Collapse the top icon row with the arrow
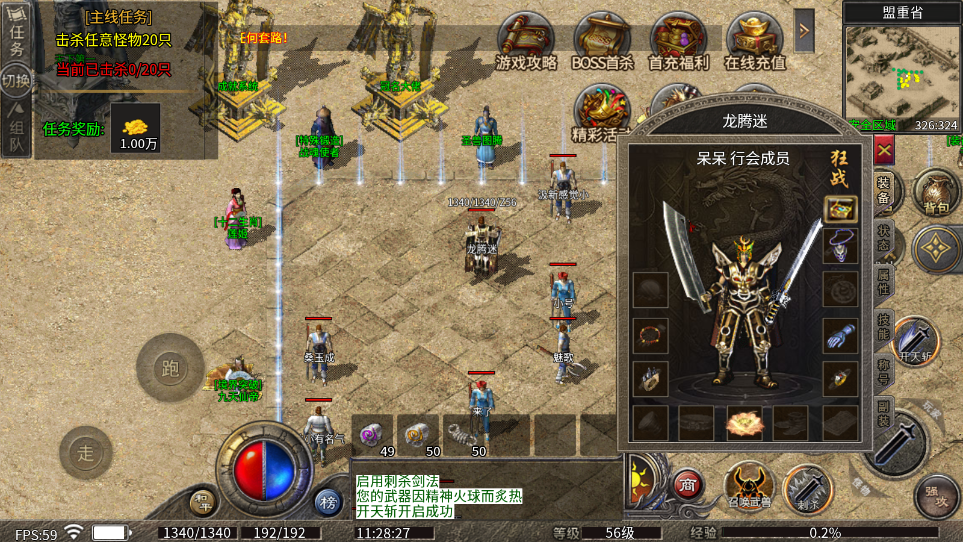This screenshot has height=542, width=963. pyautogui.click(x=804, y=31)
